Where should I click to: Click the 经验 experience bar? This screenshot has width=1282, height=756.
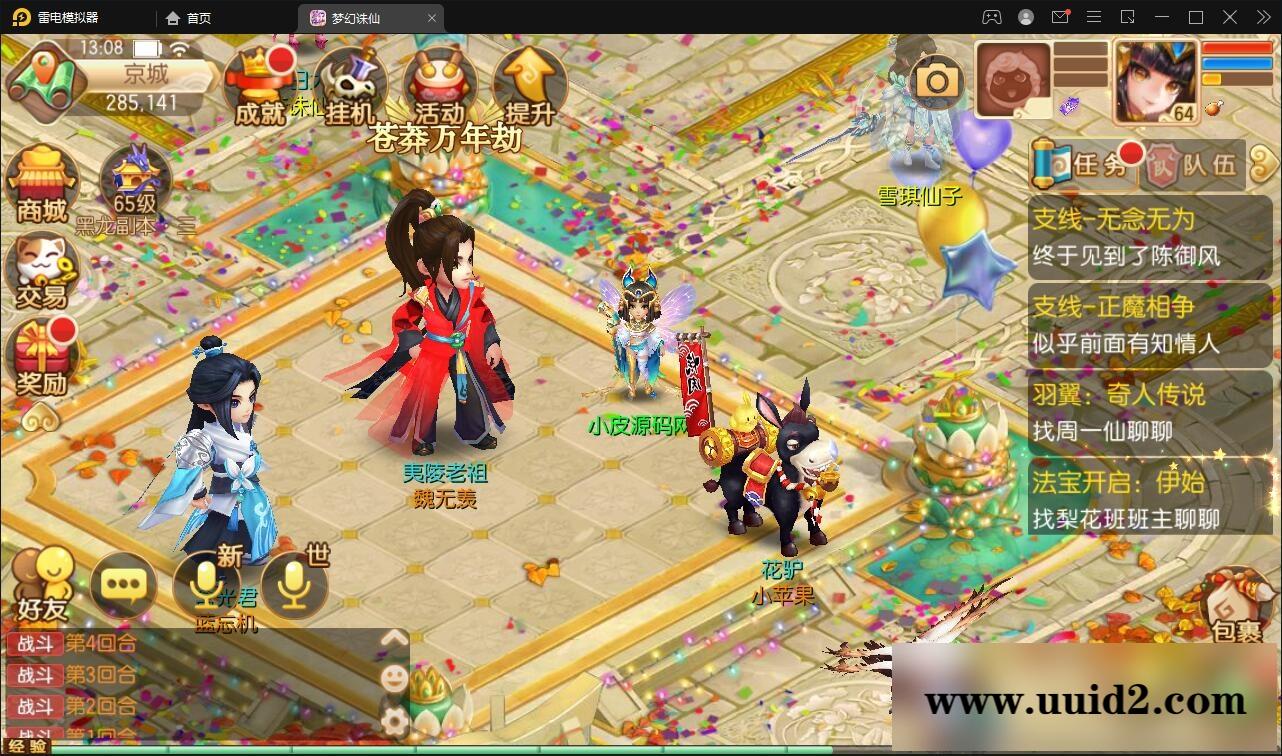tap(200, 747)
